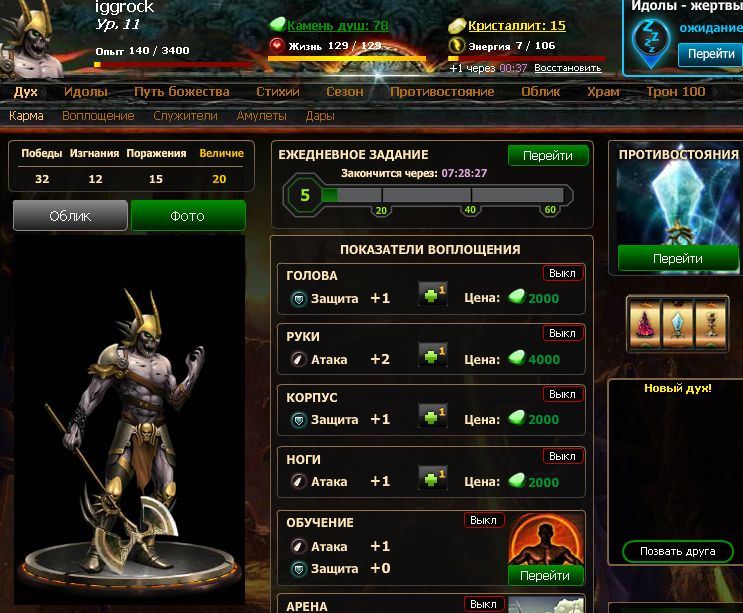Open the Противостояние menu tab

[x=442, y=92]
